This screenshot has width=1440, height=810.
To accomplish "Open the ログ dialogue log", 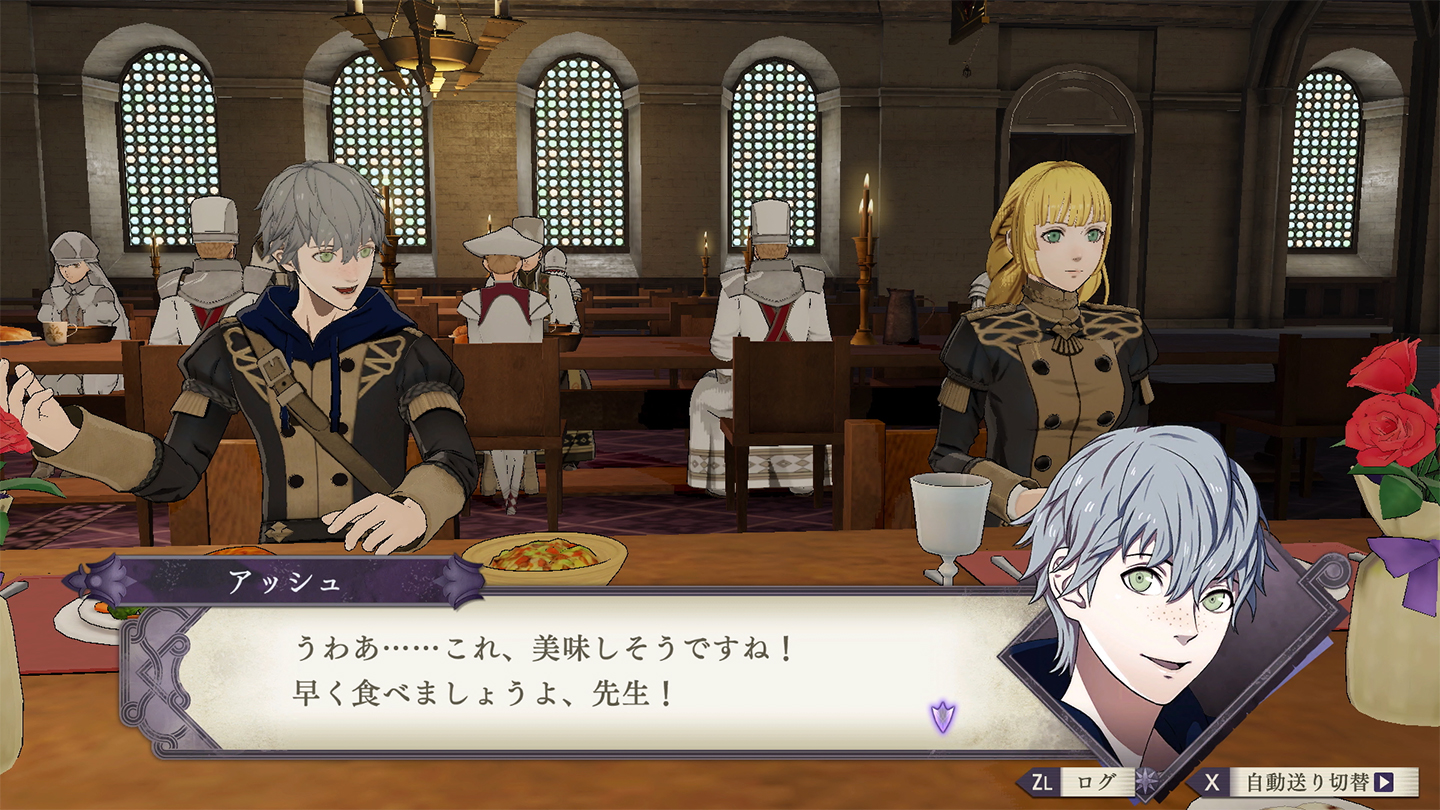I will point(1082,781).
